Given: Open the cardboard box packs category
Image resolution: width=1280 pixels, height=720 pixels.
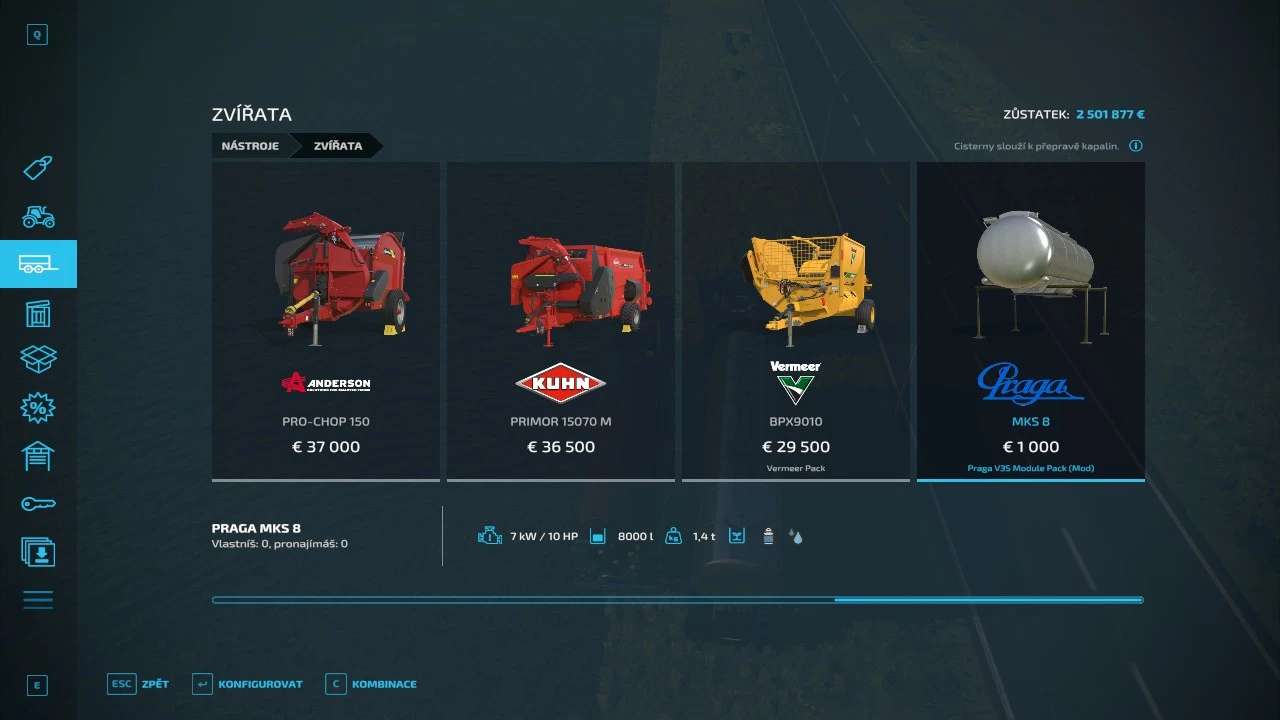Looking at the screenshot, I should (38, 360).
